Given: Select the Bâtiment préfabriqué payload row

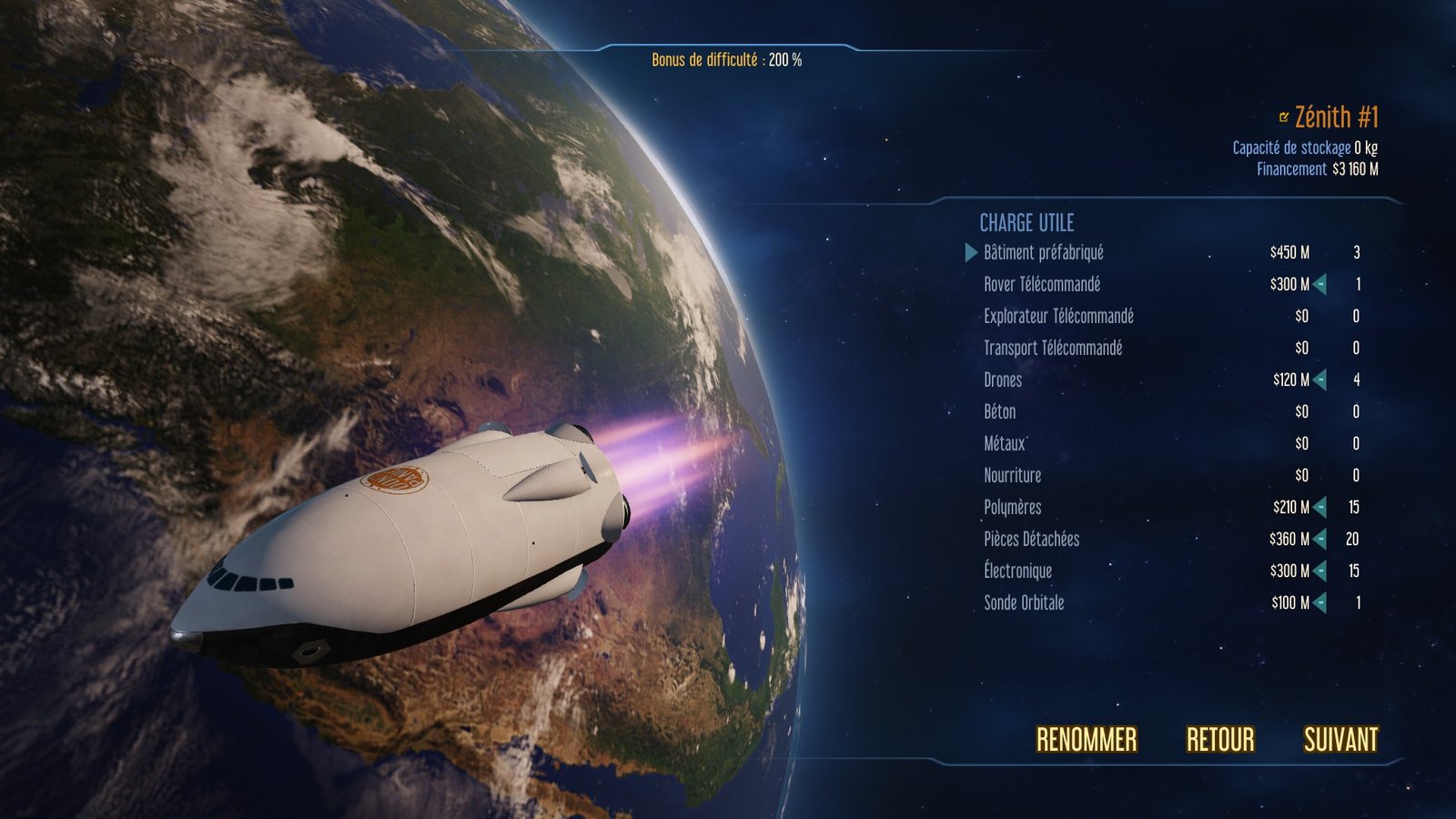Looking at the screenshot, I should [1043, 253].
